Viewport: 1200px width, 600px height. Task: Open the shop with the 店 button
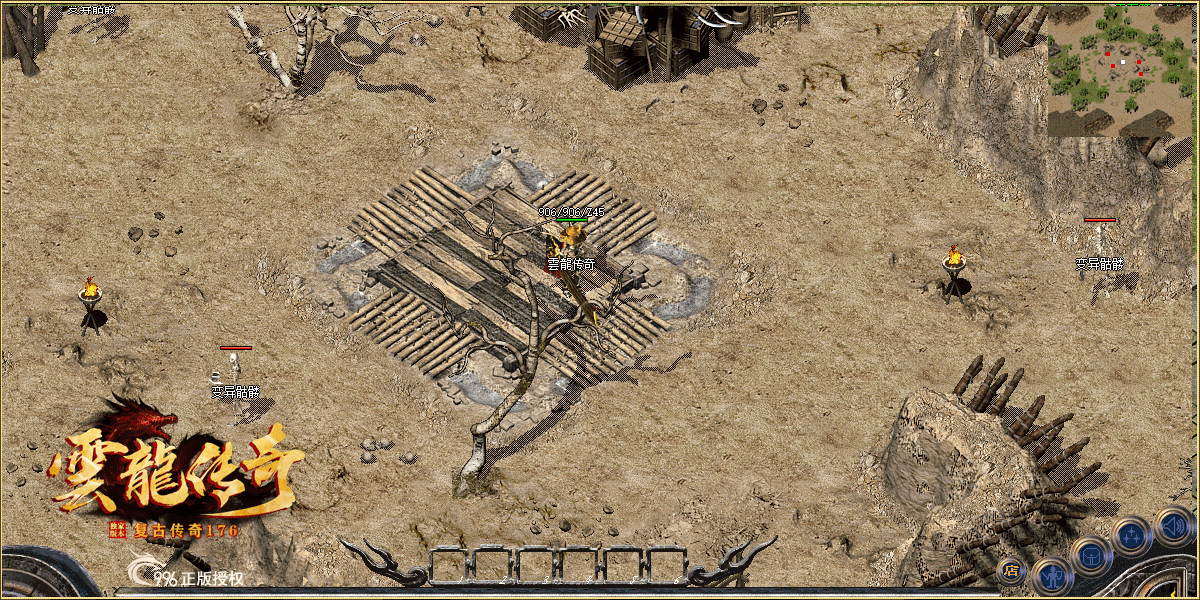coord(1010,571)
